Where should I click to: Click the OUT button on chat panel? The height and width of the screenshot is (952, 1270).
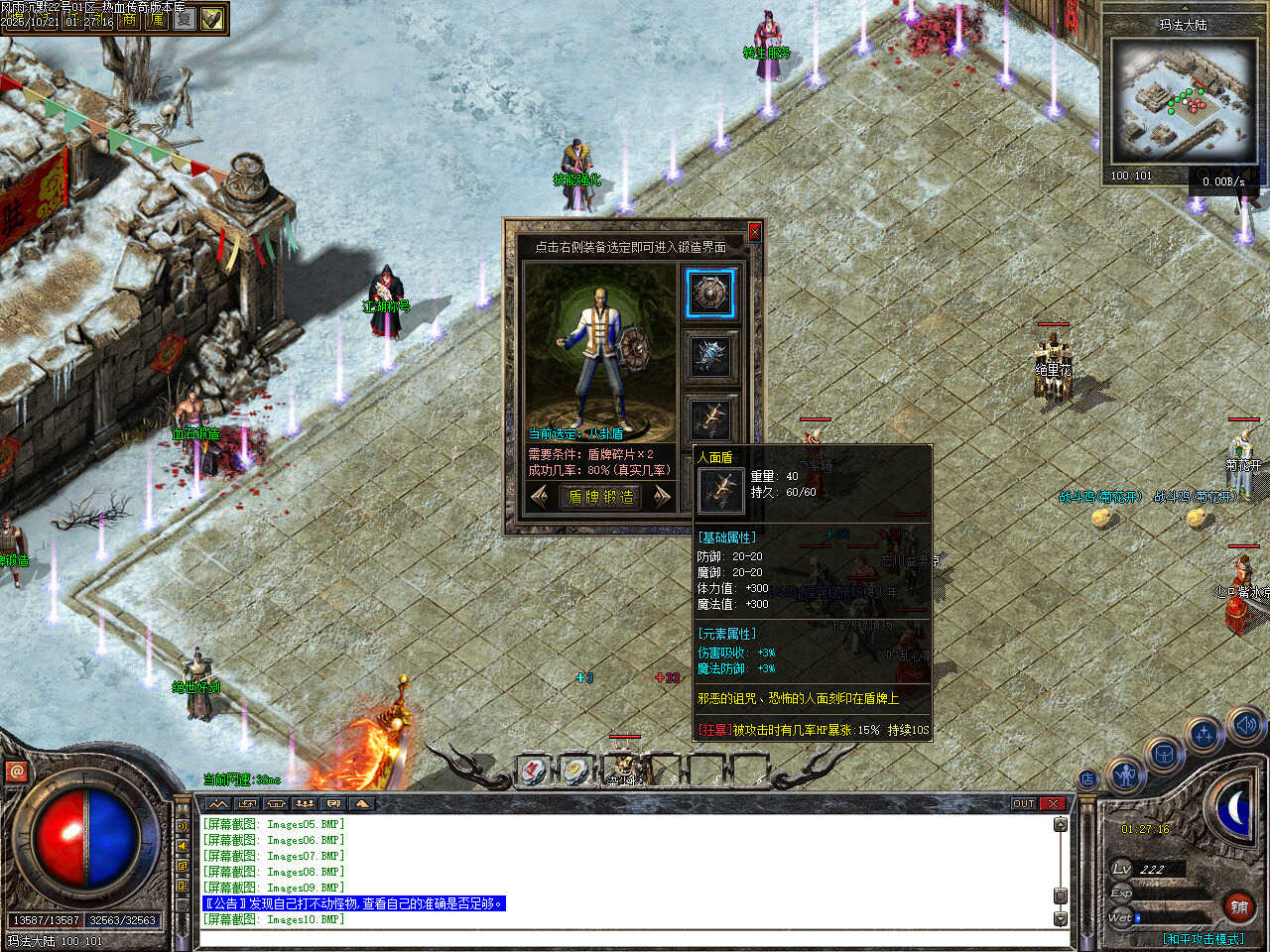click(x=1023, y=803)
